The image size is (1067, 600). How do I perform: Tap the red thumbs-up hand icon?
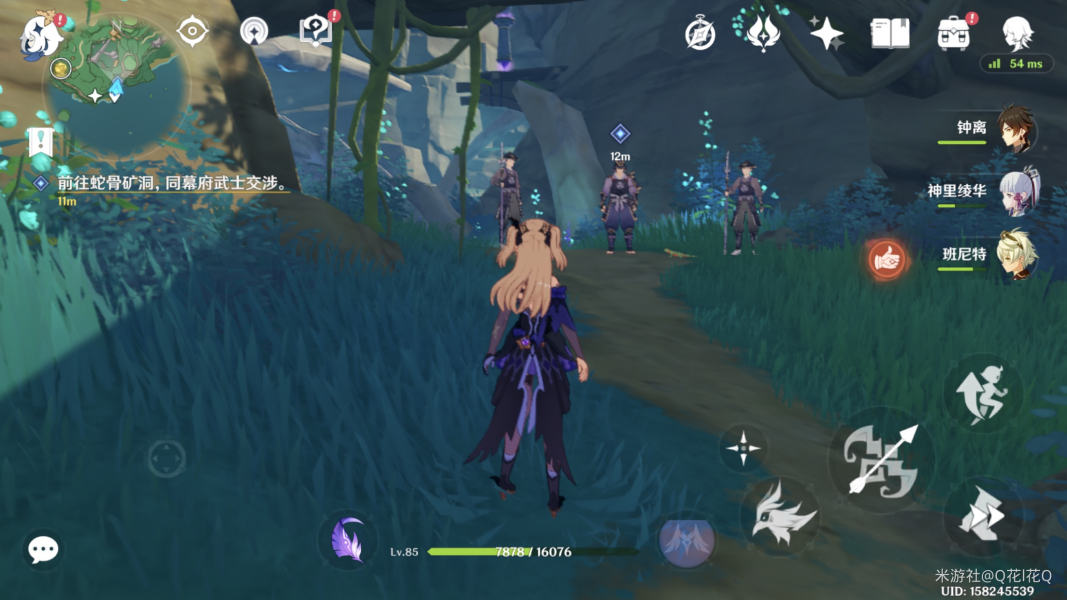(x=886, y=261)
